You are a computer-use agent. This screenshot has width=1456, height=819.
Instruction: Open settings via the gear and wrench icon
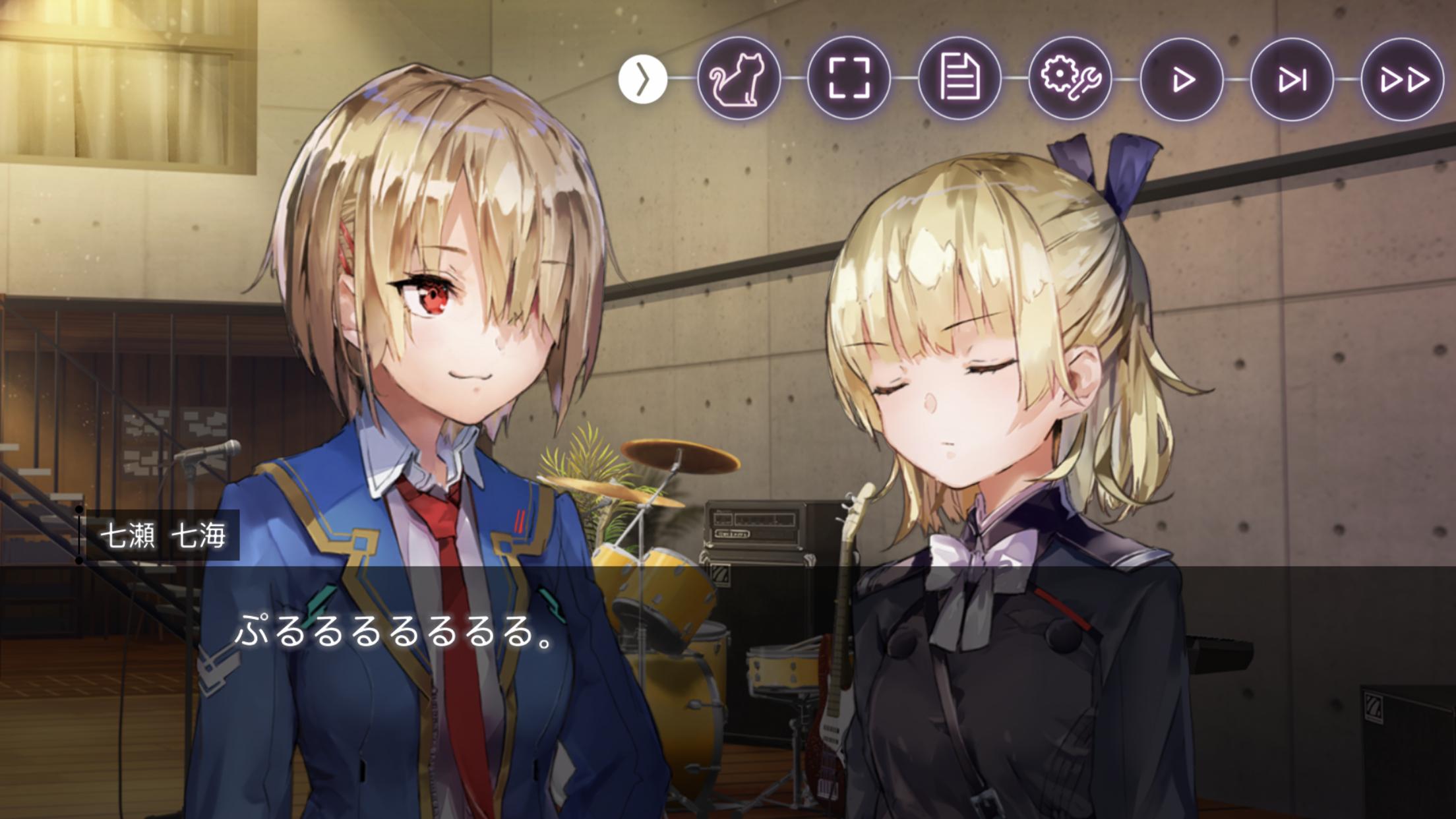point(1070,78)
